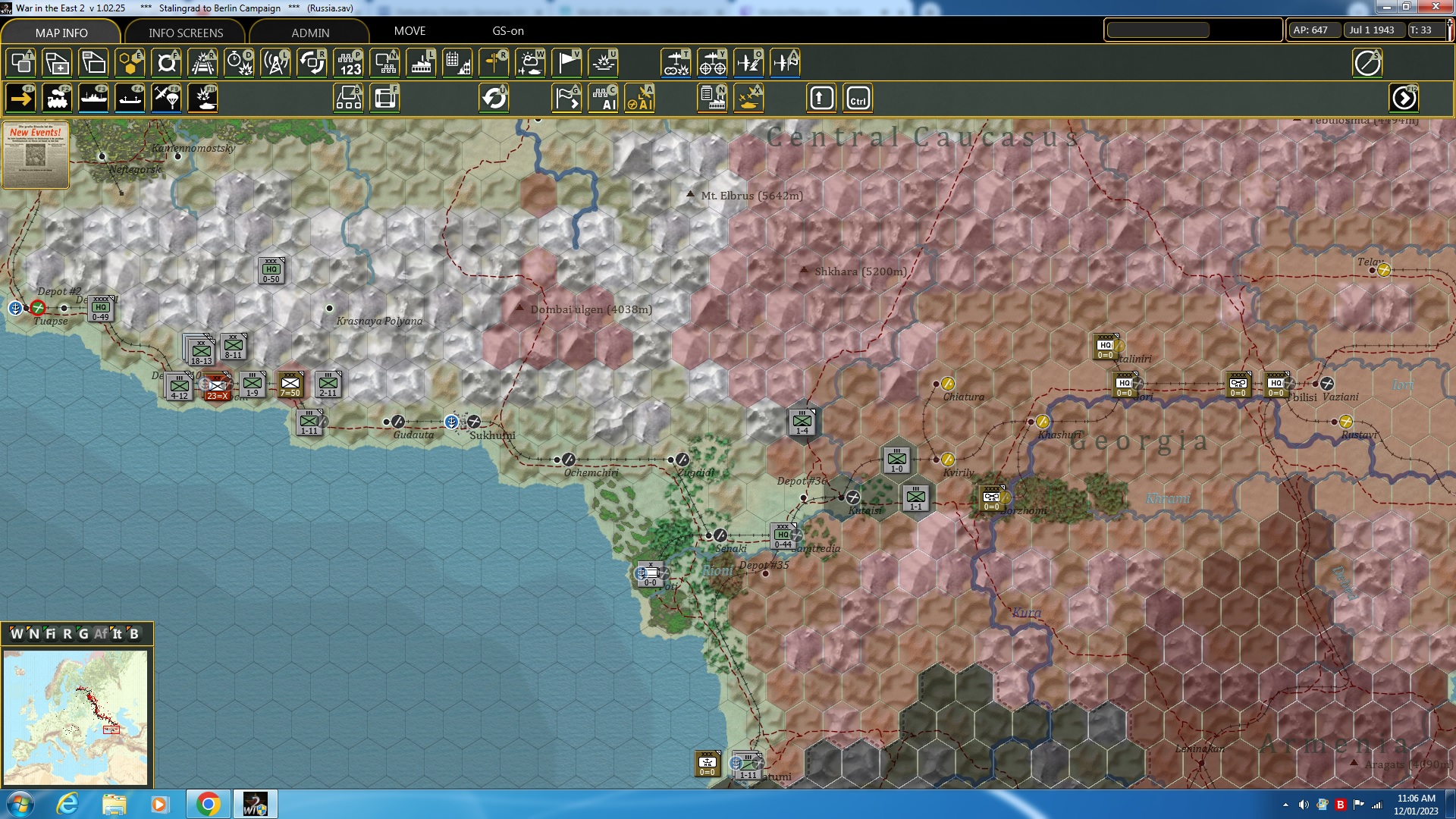Select Move mode with the F1 arrow icon
Image resolution: width=1456 pixels, height=819 pixels.
point(20,98)
